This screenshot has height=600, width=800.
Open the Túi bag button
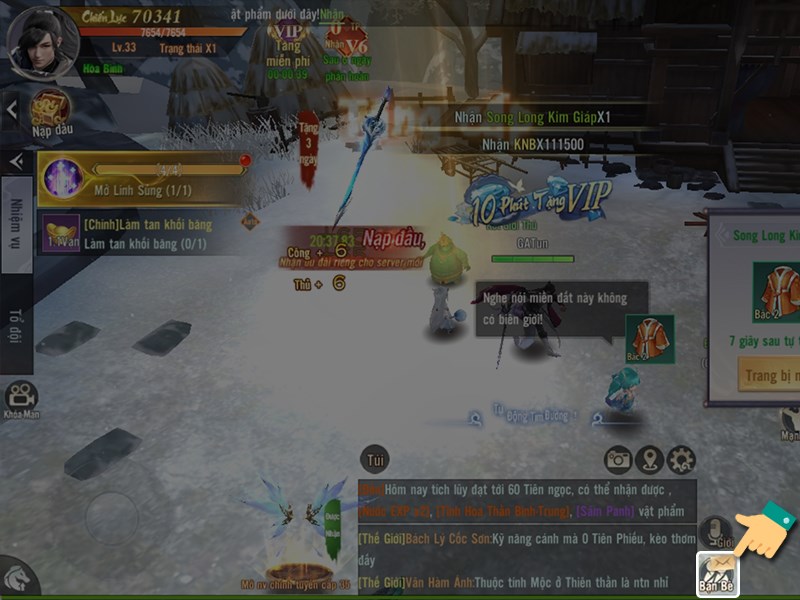pyautogui.click(x=374, y=458)
